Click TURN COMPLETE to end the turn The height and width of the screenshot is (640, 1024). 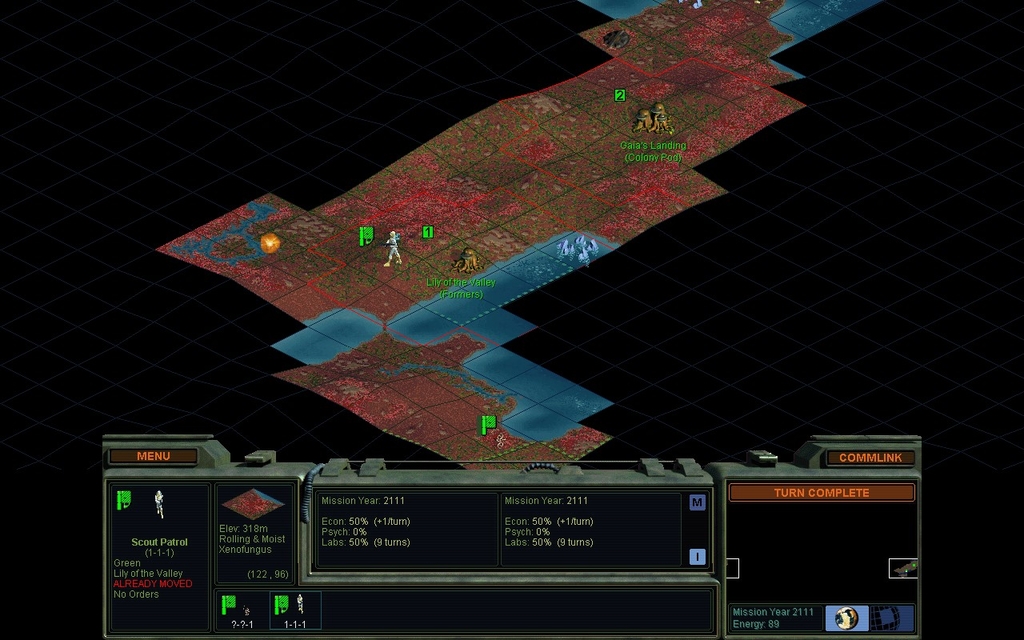821,492
